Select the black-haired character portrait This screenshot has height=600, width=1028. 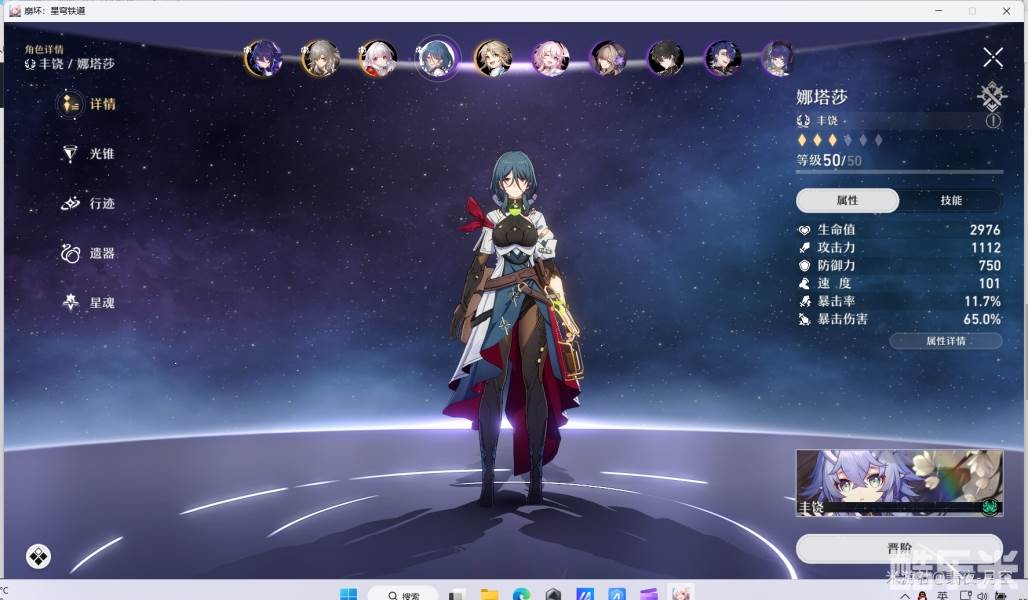coord(664,58)
